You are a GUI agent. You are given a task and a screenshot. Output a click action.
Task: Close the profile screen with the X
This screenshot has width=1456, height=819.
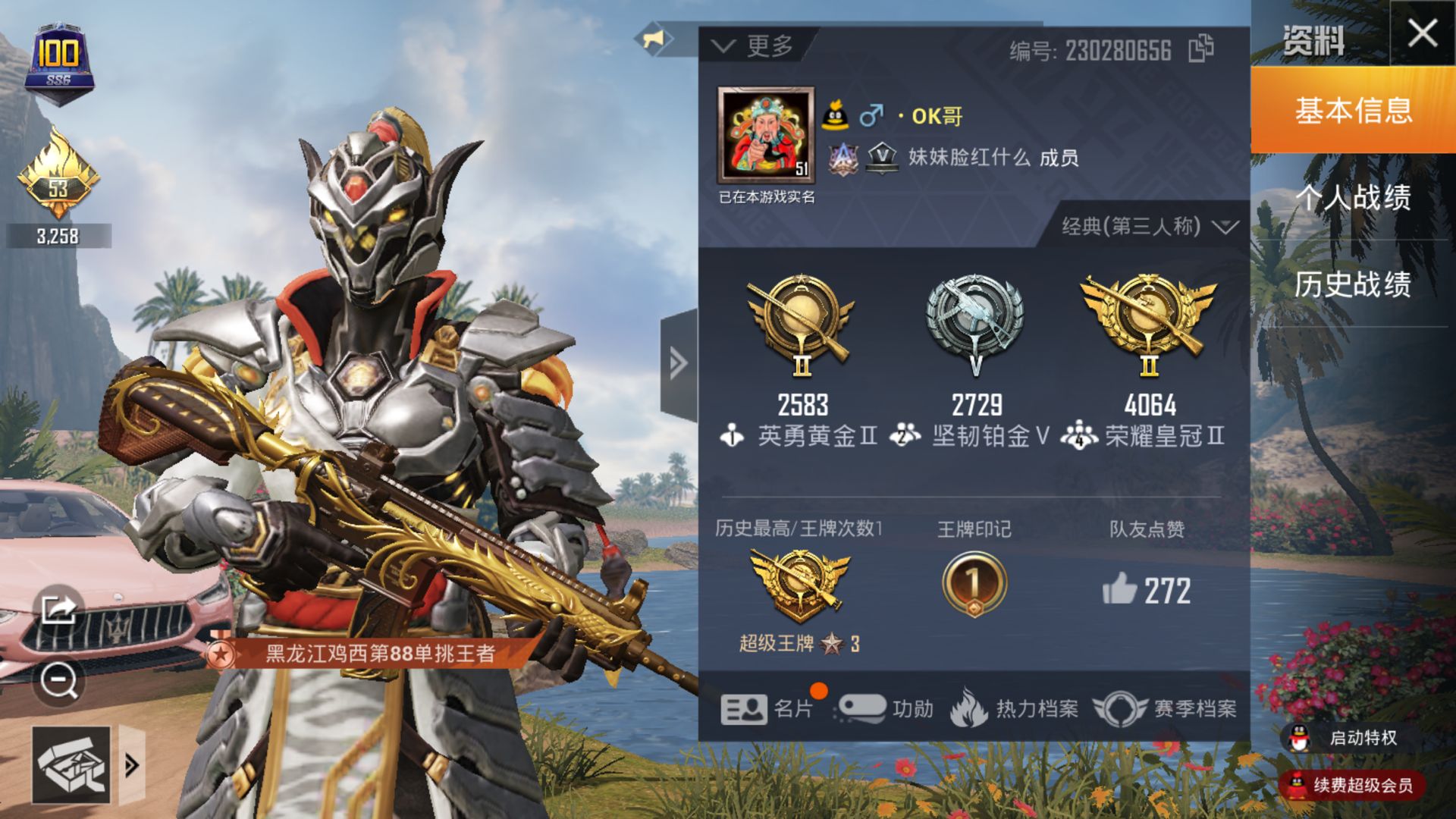pos(1422,33)
